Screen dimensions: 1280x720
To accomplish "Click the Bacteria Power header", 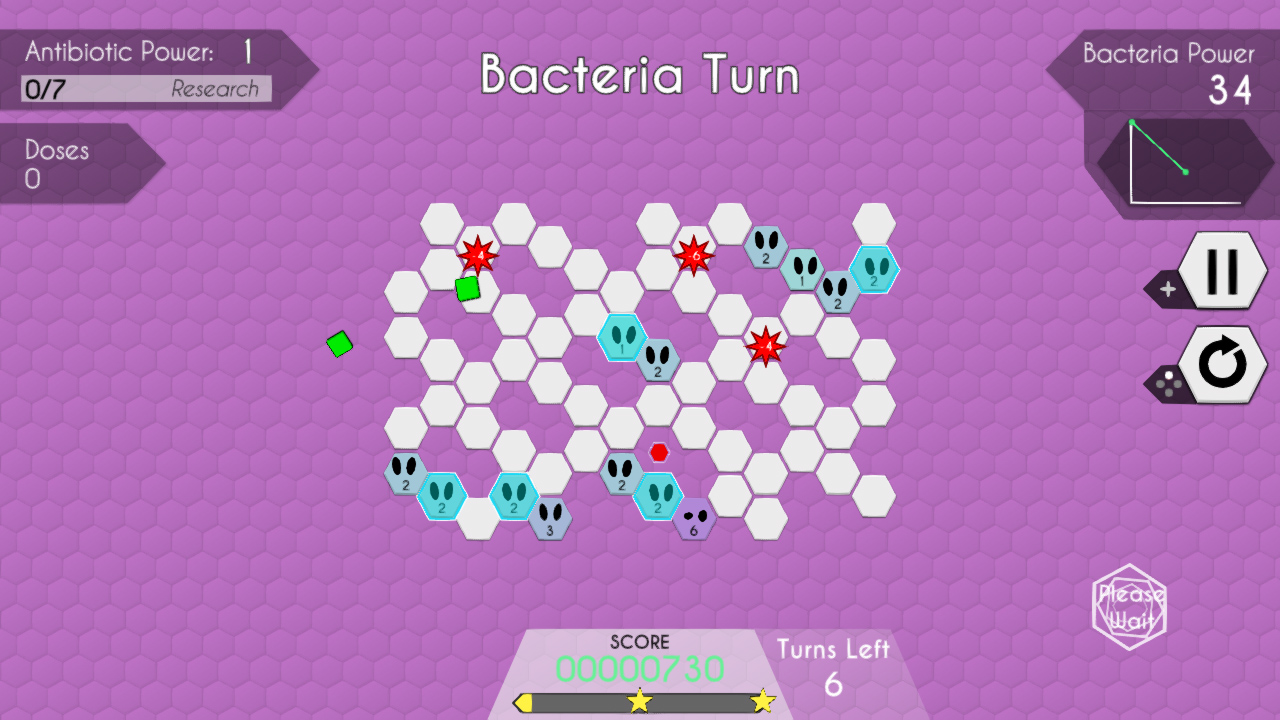I will (1168, 54).
